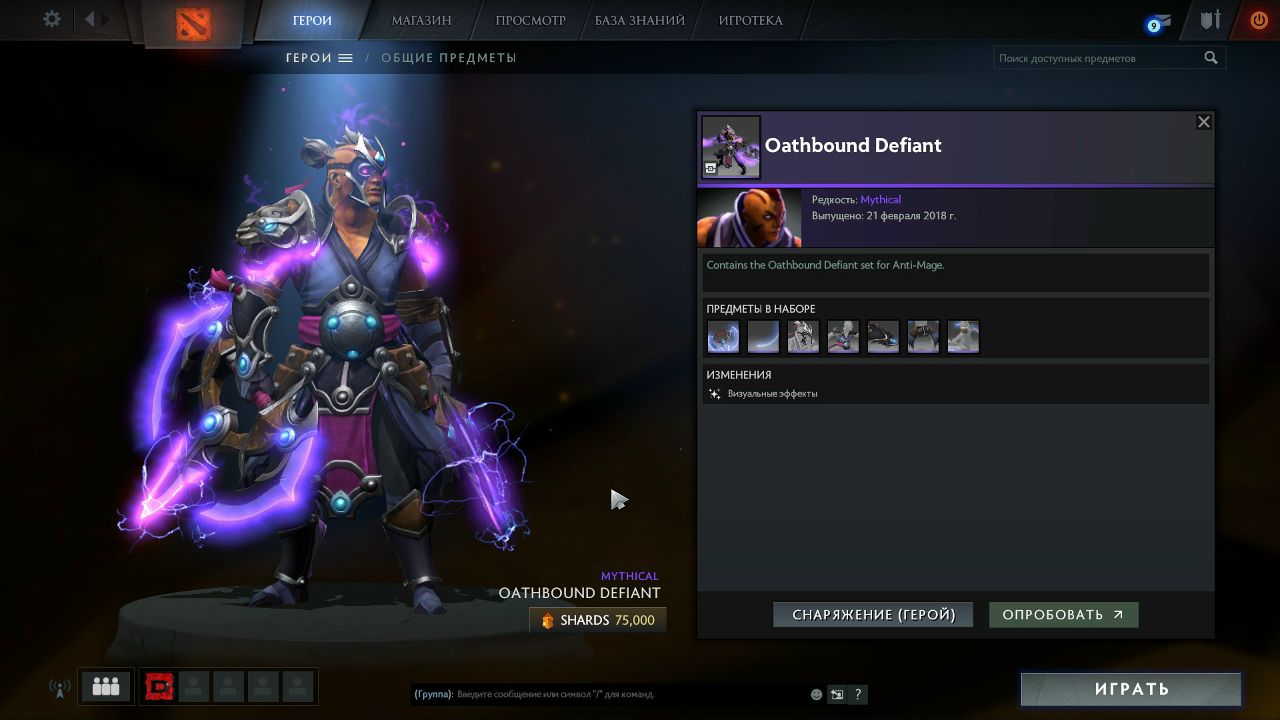Screen dimensions: 1280x720
Task: Open the settings gear menu
Action: tap(52, 20)
